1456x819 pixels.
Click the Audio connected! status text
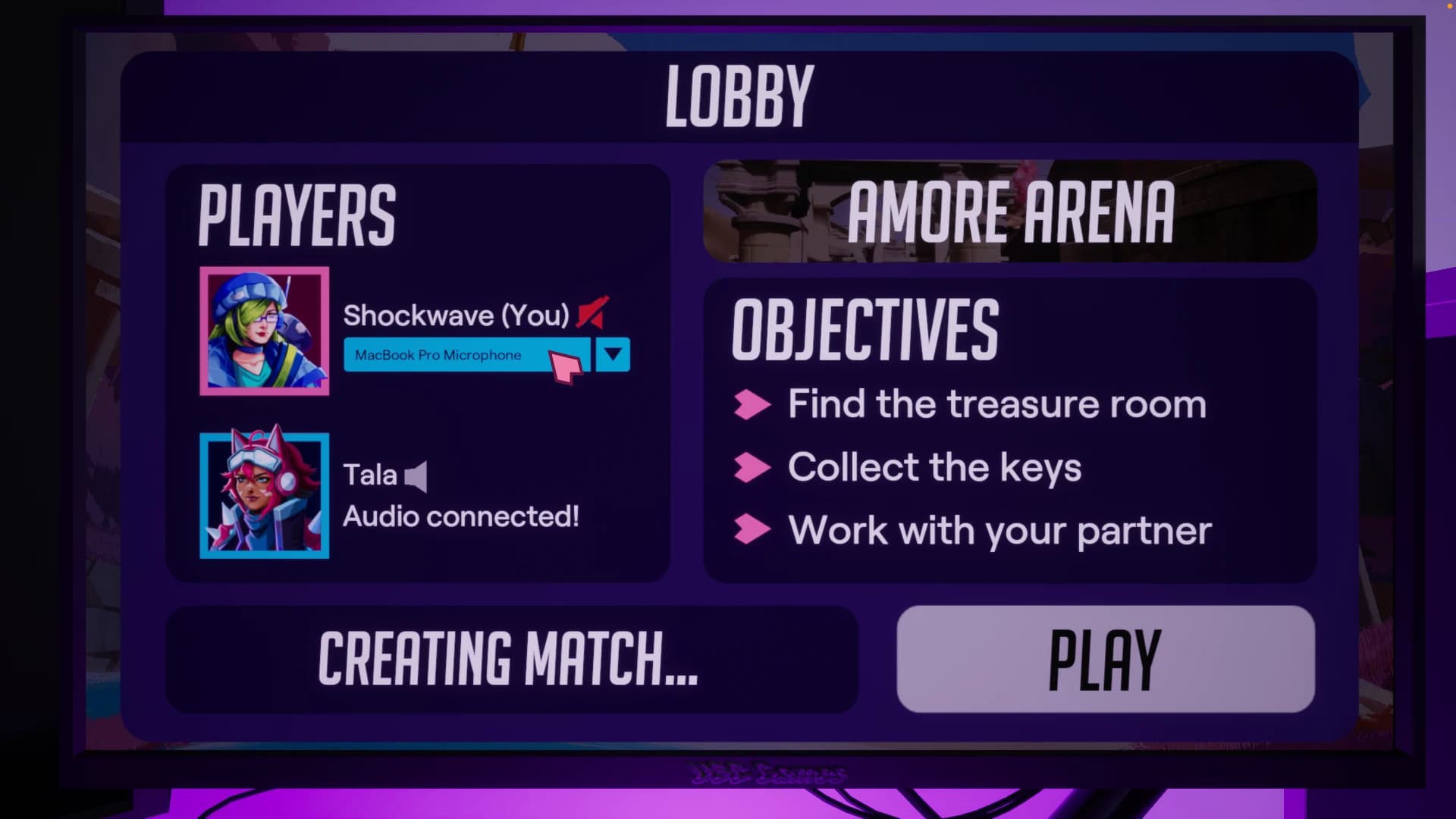pyautogui.click(x=462, y=516)
